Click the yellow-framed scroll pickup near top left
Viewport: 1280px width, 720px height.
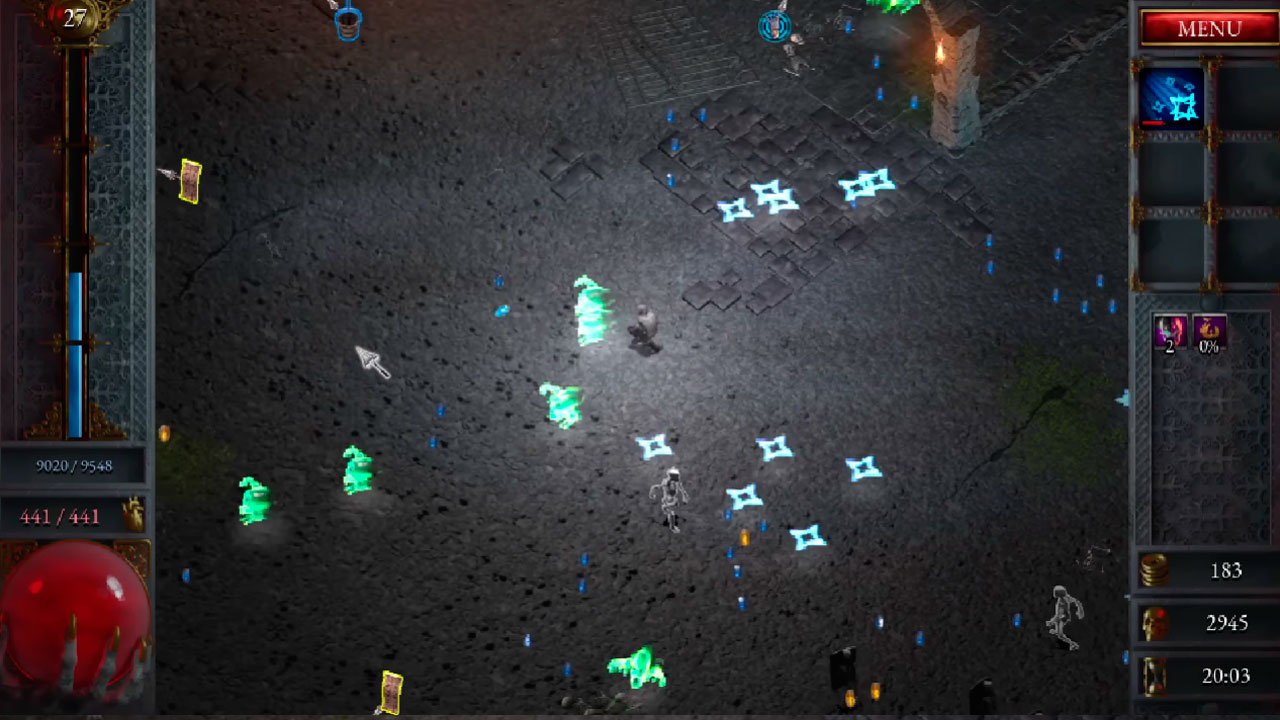click(188, 182)
